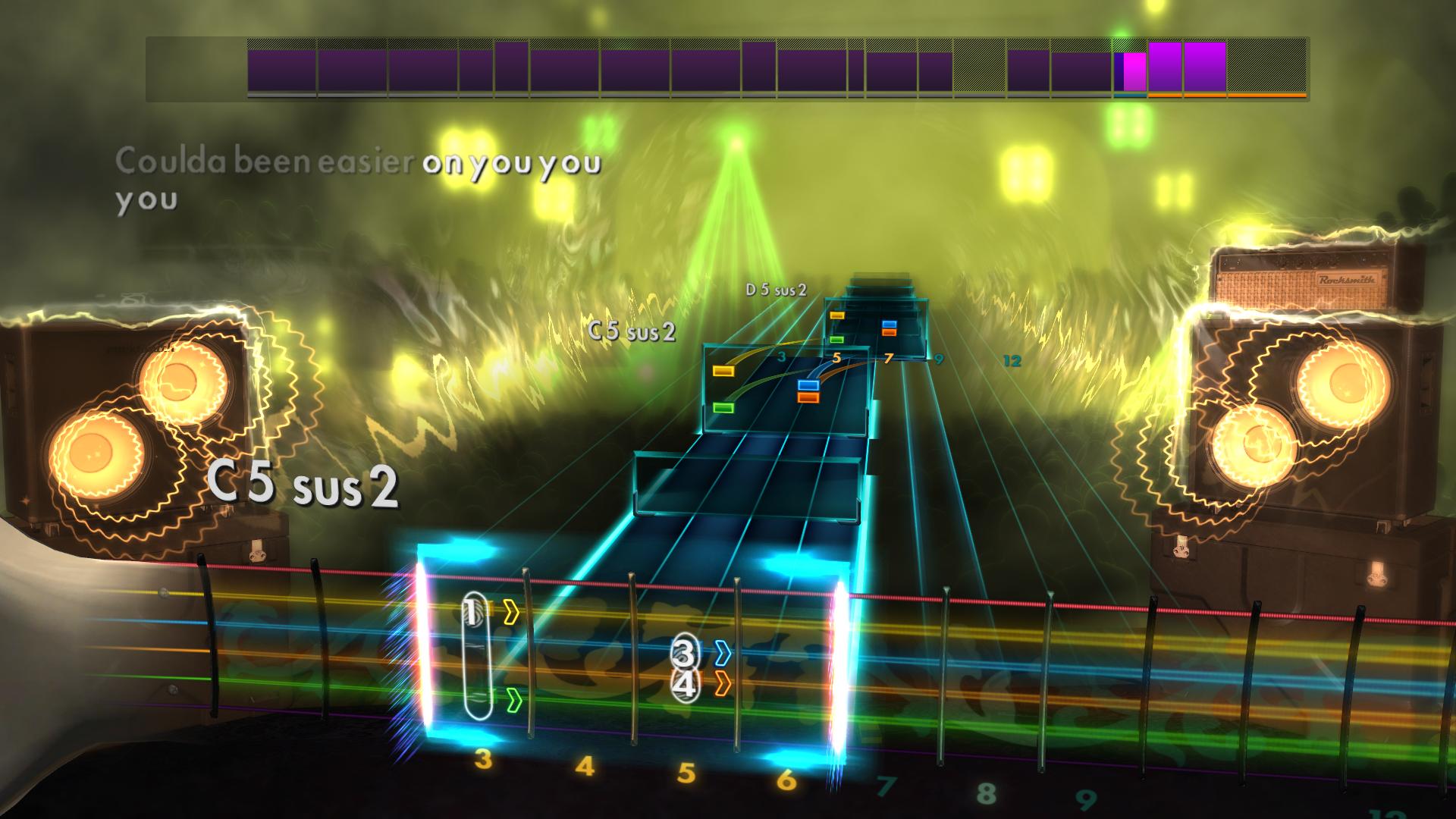The height and width of the screenshot is (819, 1456).
Task: Select the magenta current section in the song timeline
Action: [x=1134, y=72]
